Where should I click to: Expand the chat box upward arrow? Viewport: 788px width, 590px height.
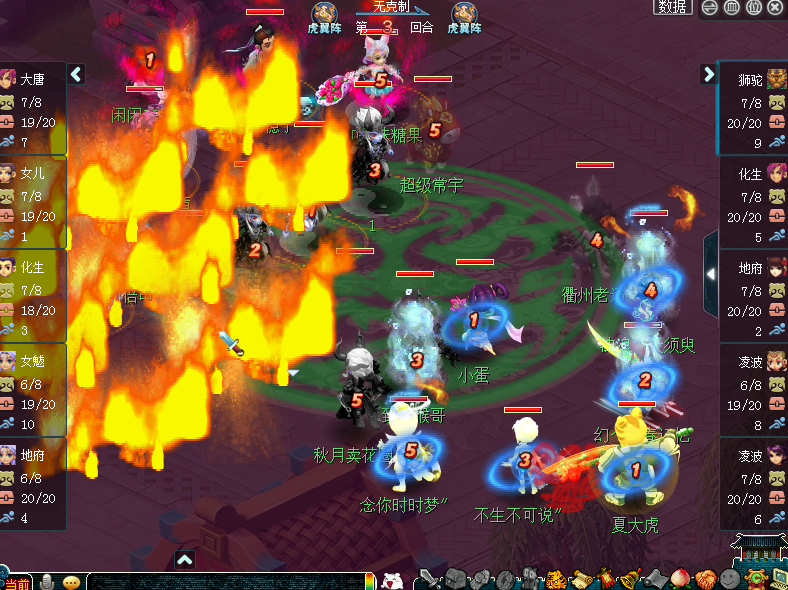click(184, 559)
